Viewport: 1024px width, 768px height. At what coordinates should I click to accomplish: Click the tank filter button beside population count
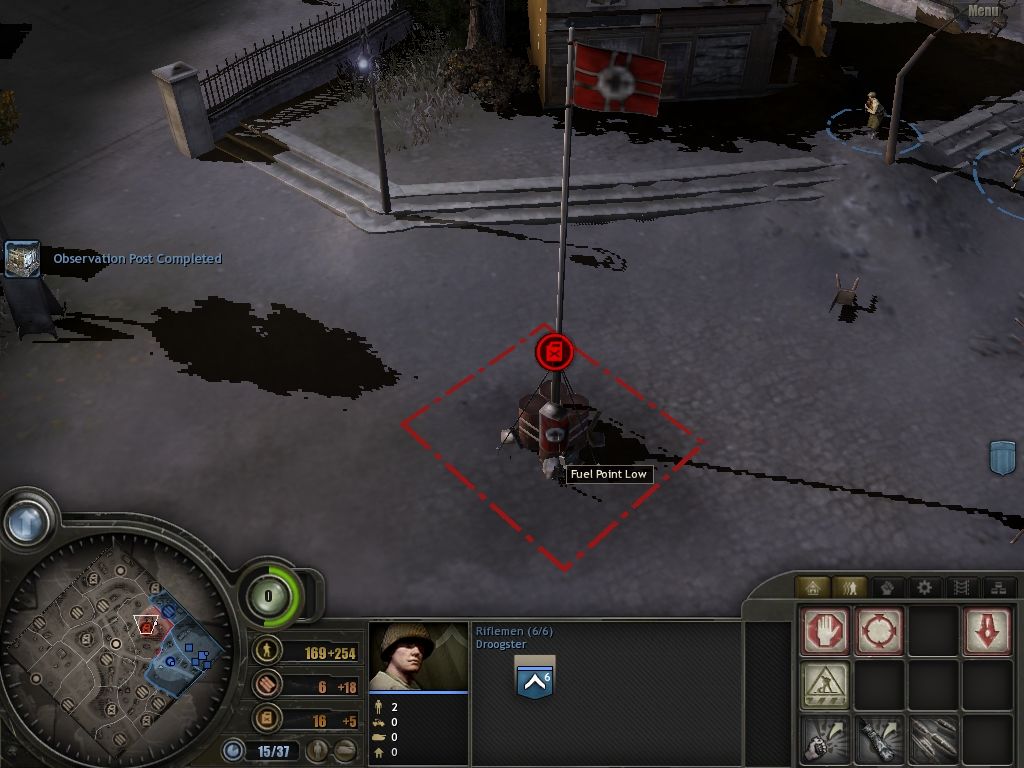(346, 749)
